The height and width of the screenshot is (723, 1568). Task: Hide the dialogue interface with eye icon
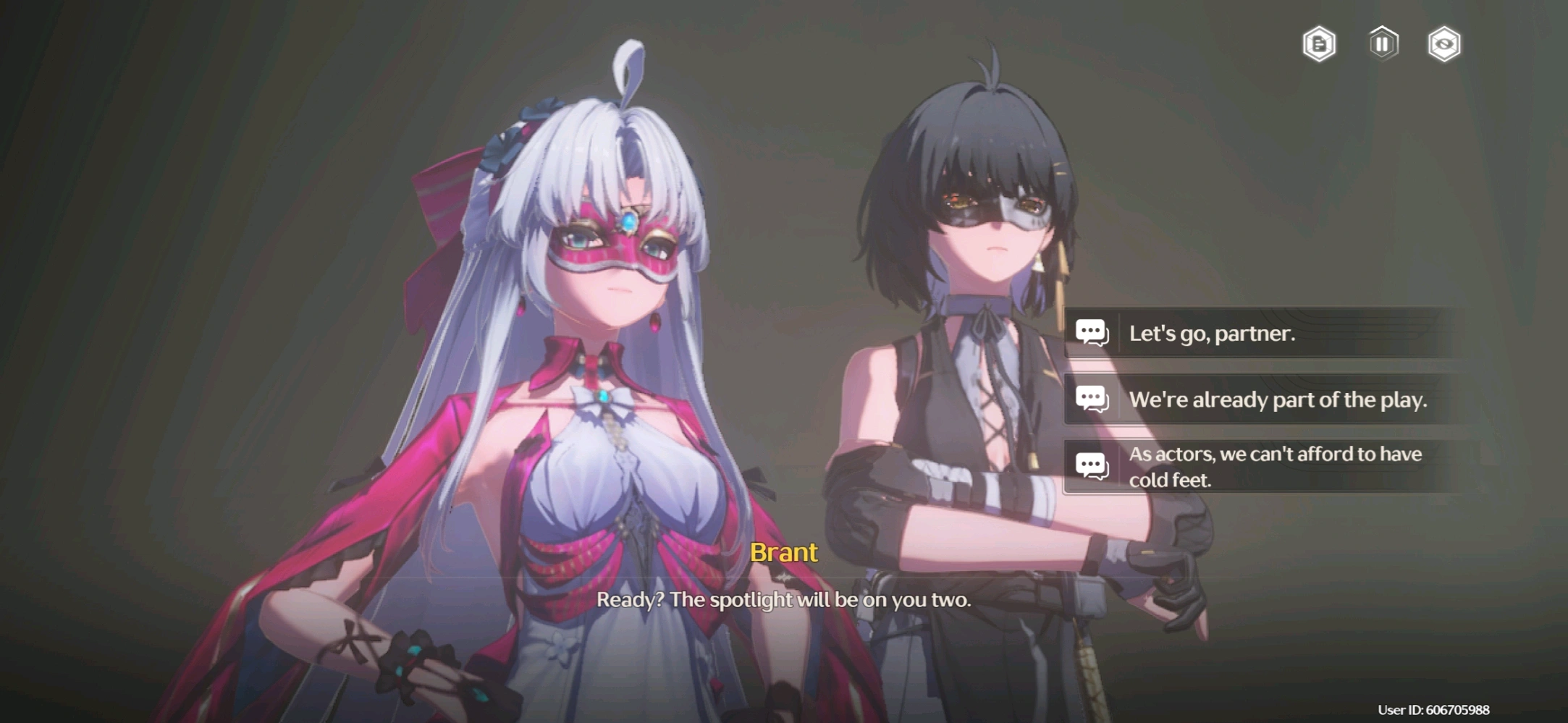1444,44
